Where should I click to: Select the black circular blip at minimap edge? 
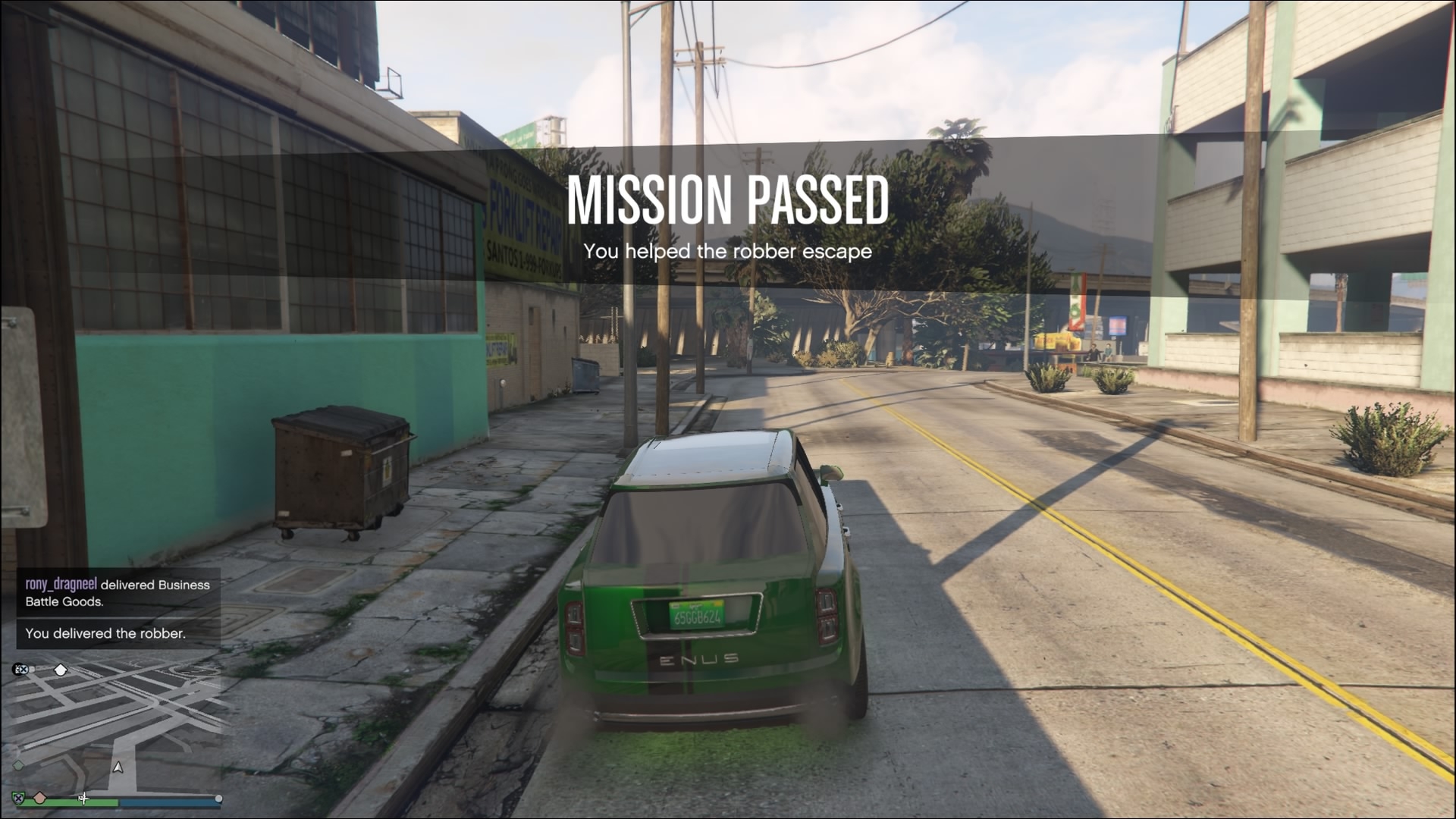22,670
